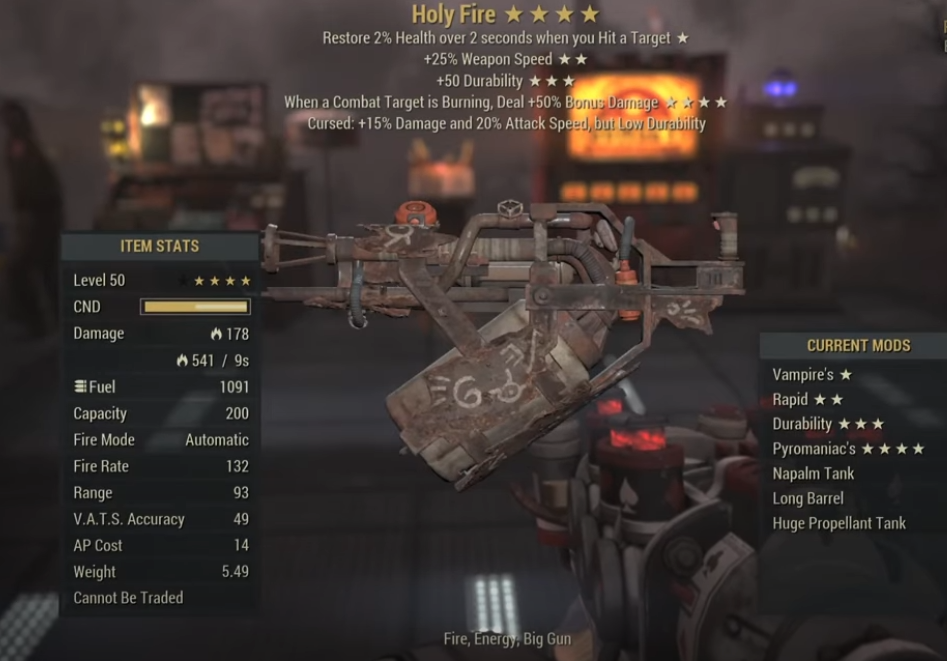Choose the Huge Propellant Tank mod
The image size is (947, 661).
pos(839,523)
